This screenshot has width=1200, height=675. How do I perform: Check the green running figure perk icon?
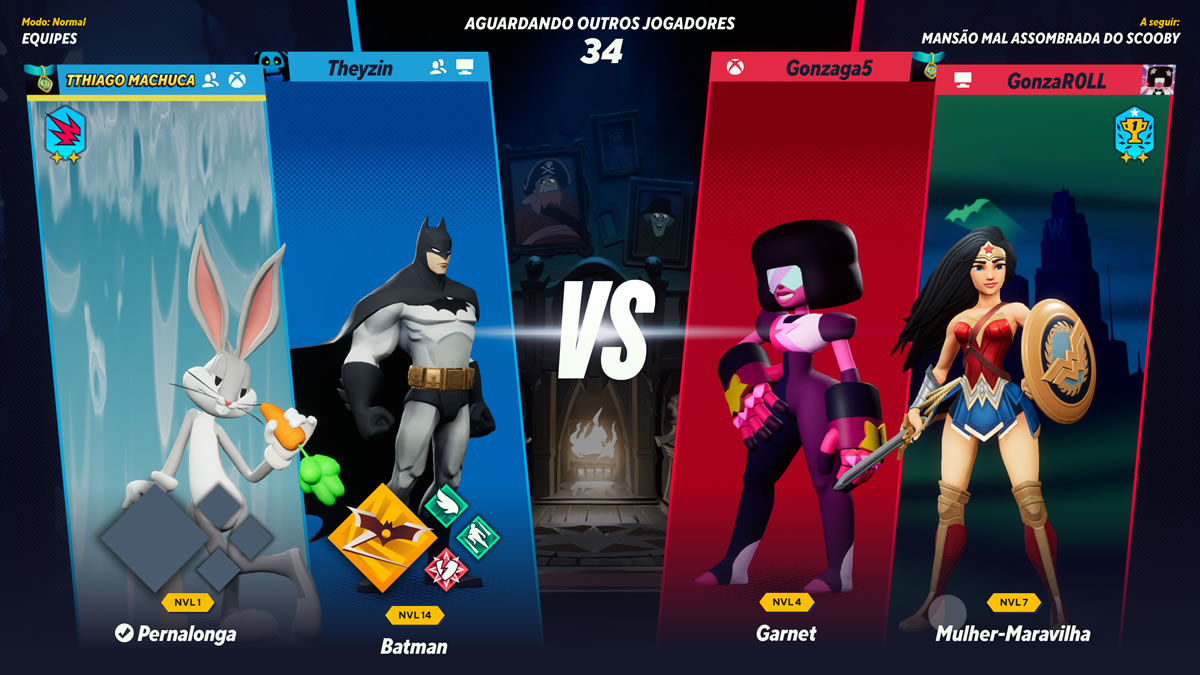[478, 537]
